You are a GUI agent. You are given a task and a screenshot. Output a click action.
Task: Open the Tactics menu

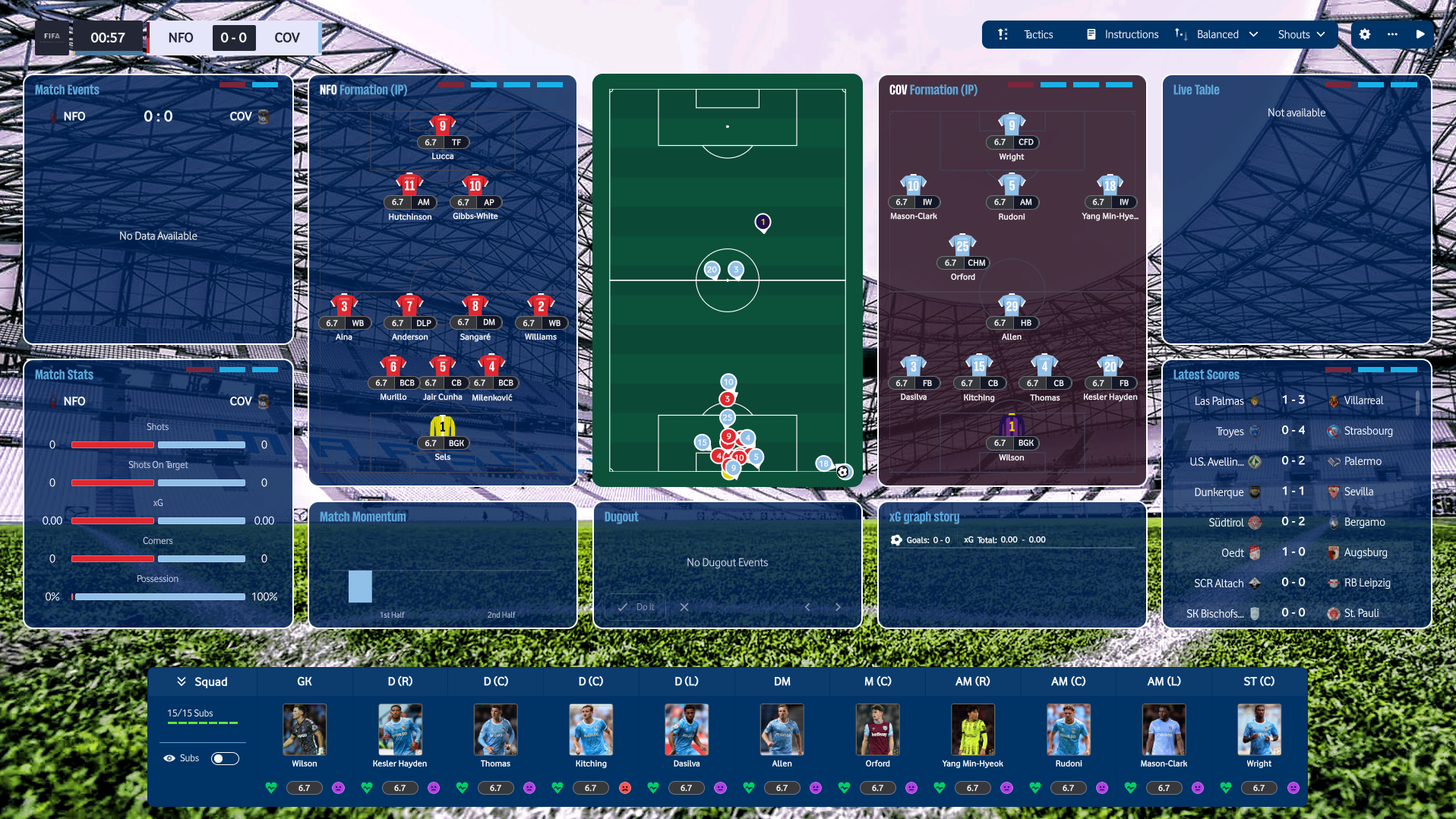point(1038,34)
